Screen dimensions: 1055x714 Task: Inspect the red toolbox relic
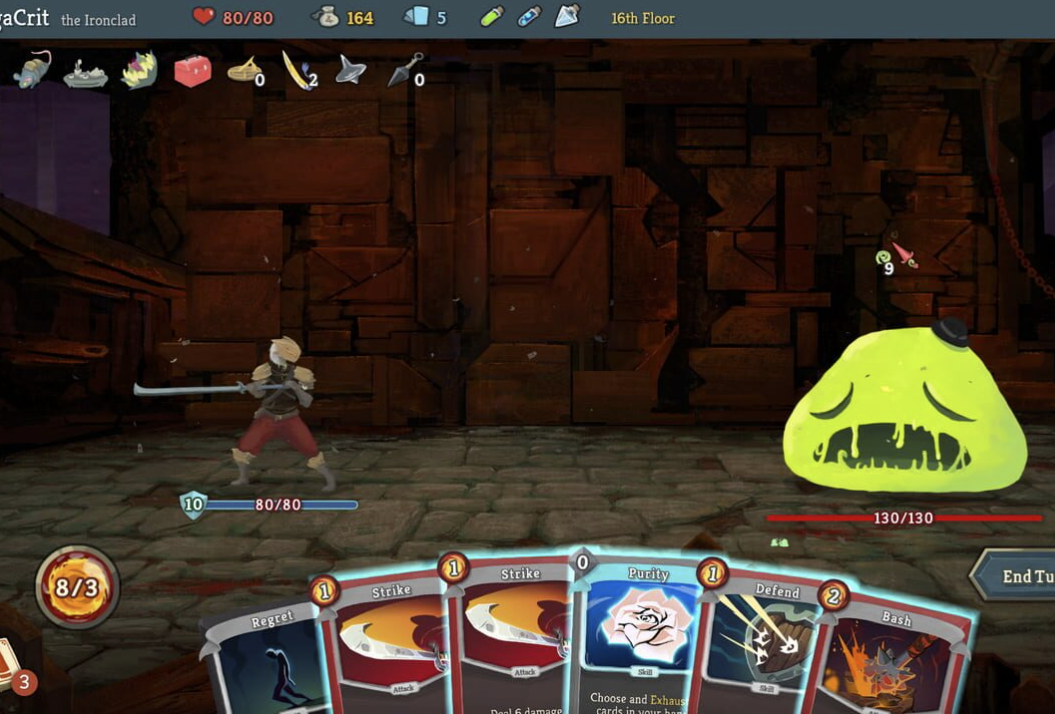point(192,71)
